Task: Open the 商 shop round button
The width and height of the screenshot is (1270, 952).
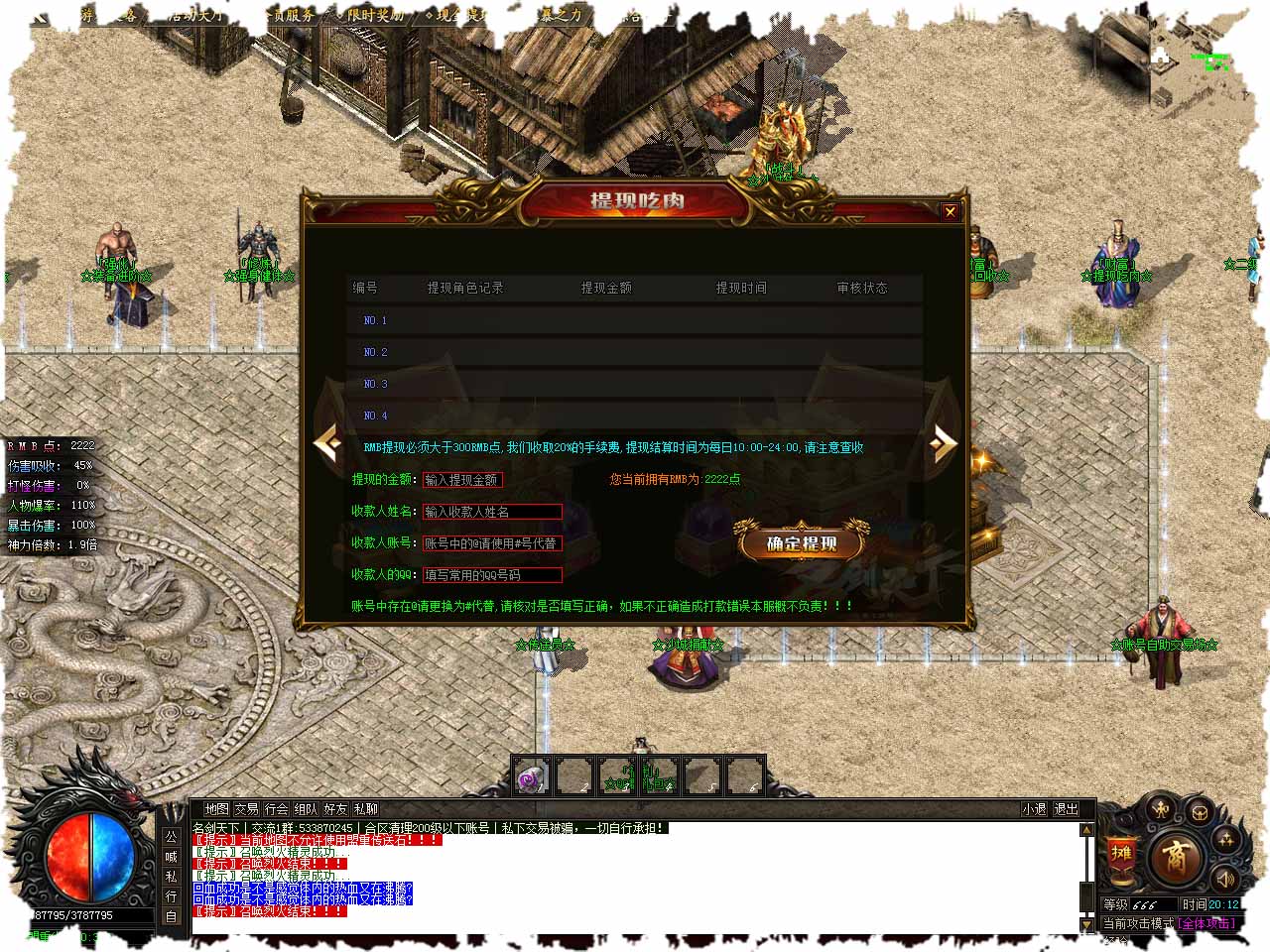Action: click(1176, 858)
